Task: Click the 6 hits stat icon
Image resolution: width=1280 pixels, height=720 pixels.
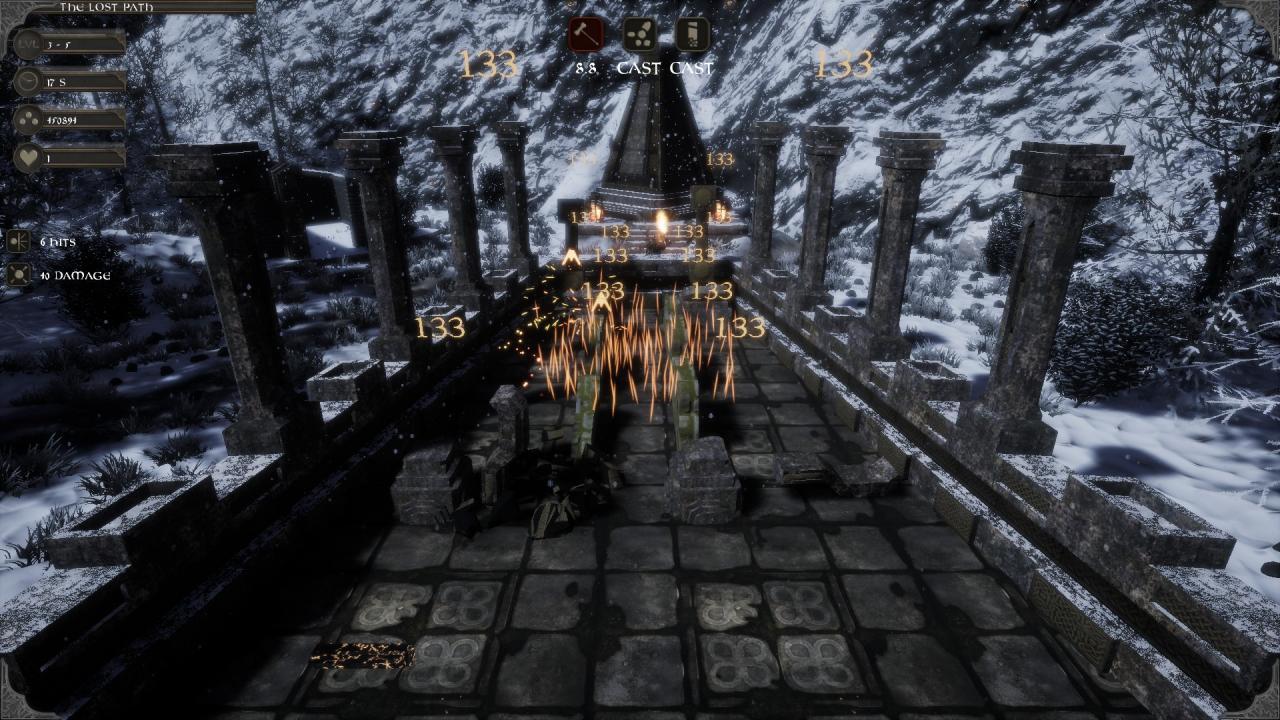Action: tap(16, 241)
